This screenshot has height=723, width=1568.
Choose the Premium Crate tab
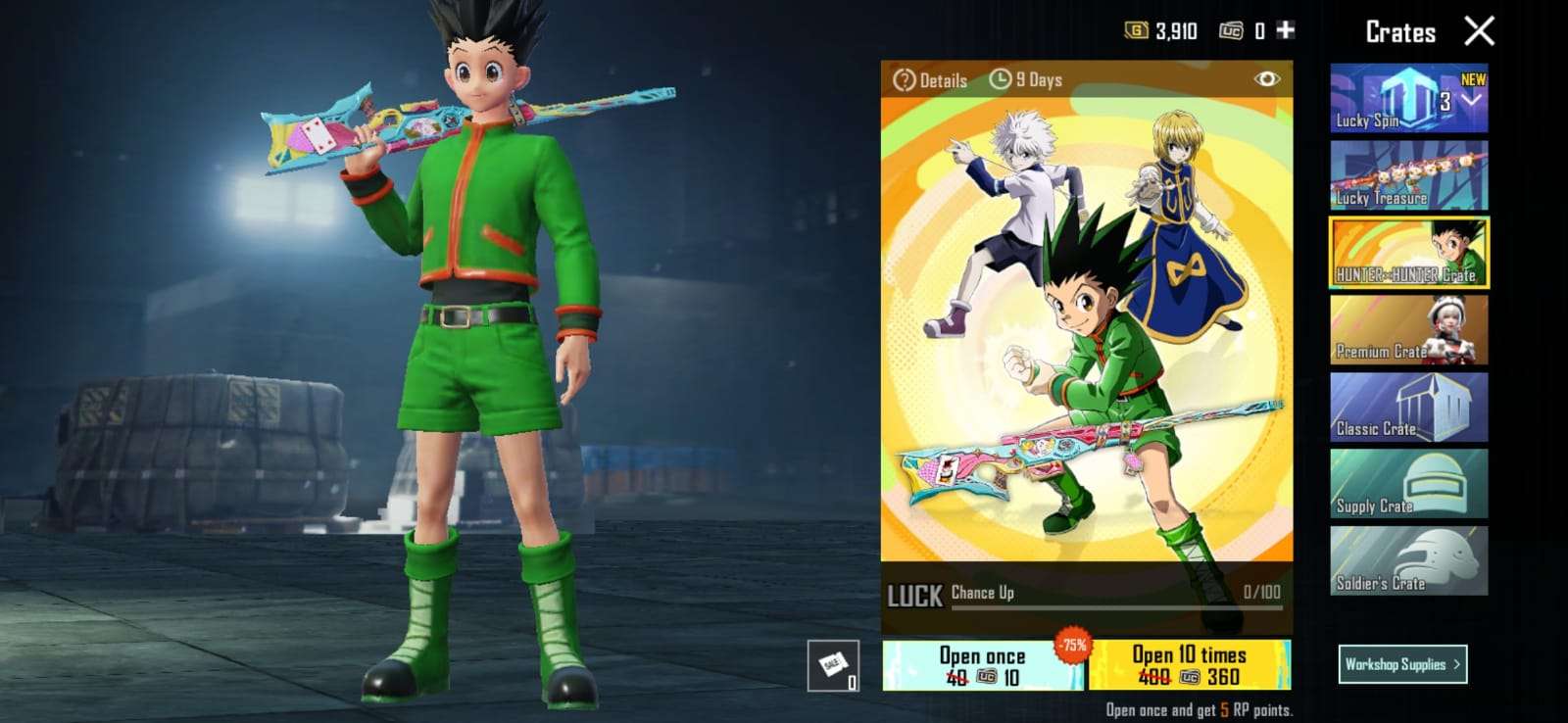[x=1408, y=330]
